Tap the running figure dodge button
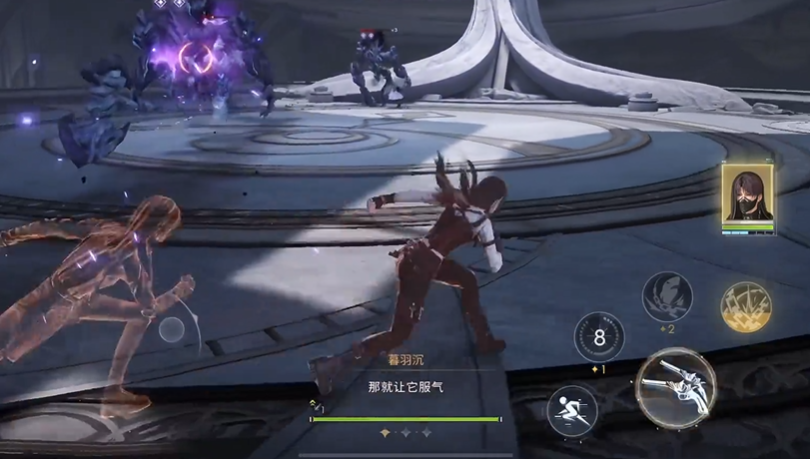The height and width of the screenshot is (459, 810). 572,410
